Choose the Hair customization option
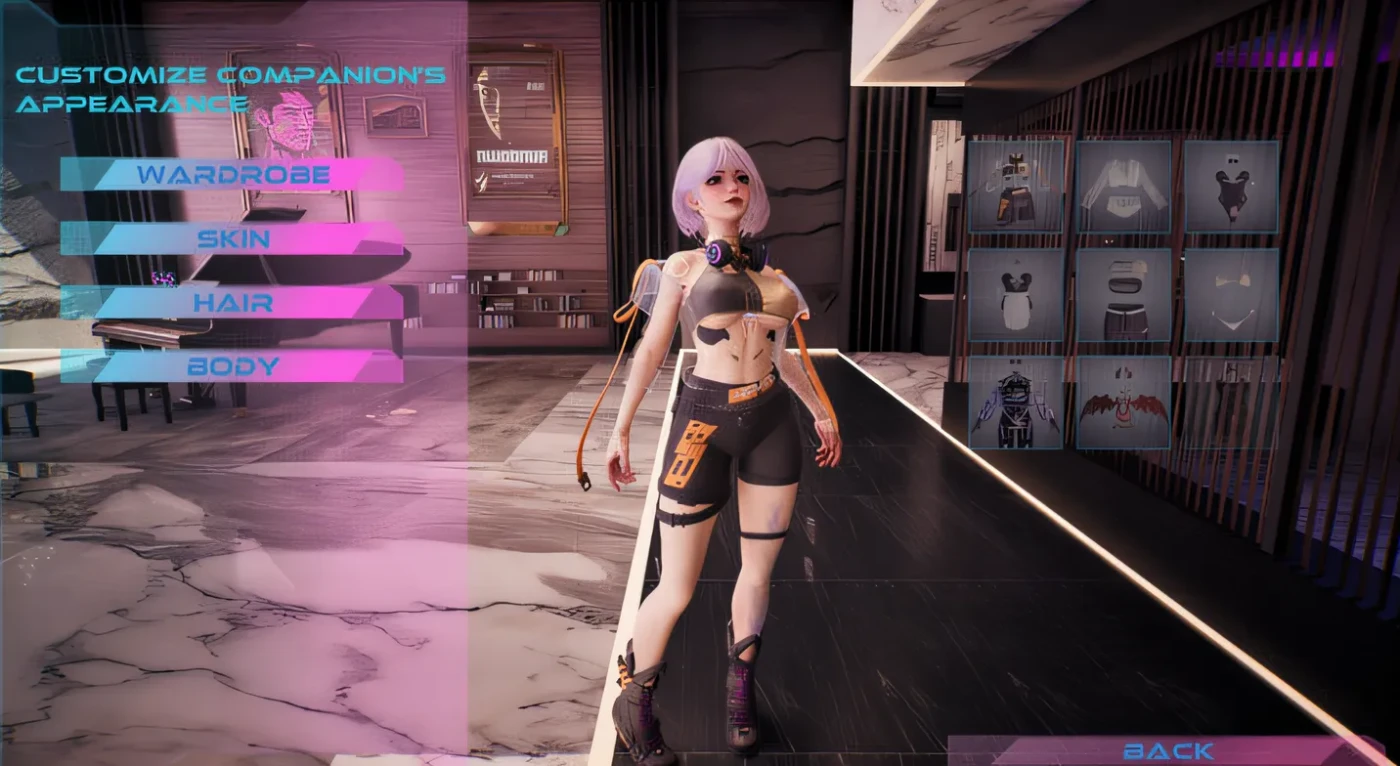 pyautogui.click(x=232, y=302)
